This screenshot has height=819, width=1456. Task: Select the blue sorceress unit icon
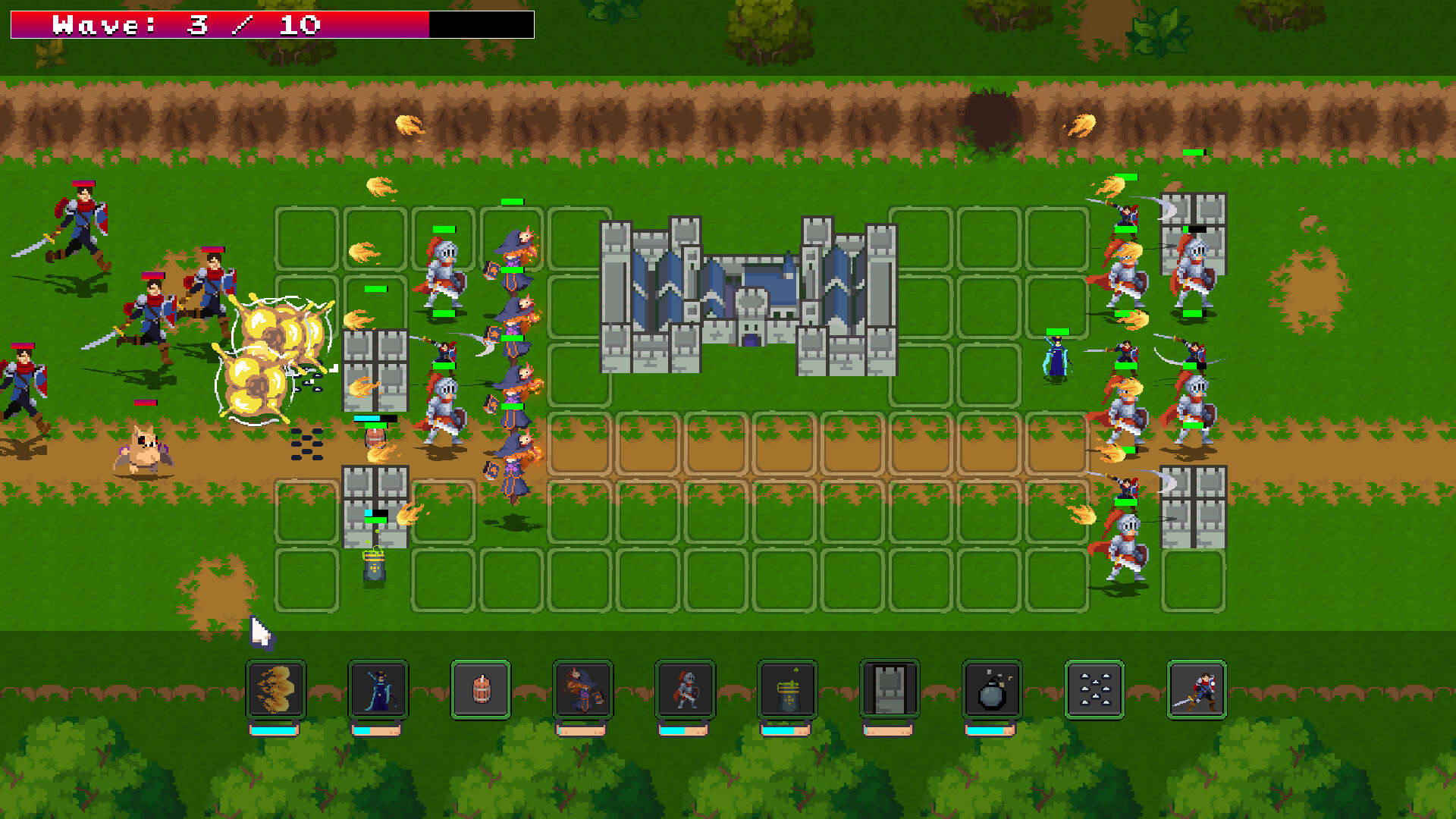[x=377, y=690]
